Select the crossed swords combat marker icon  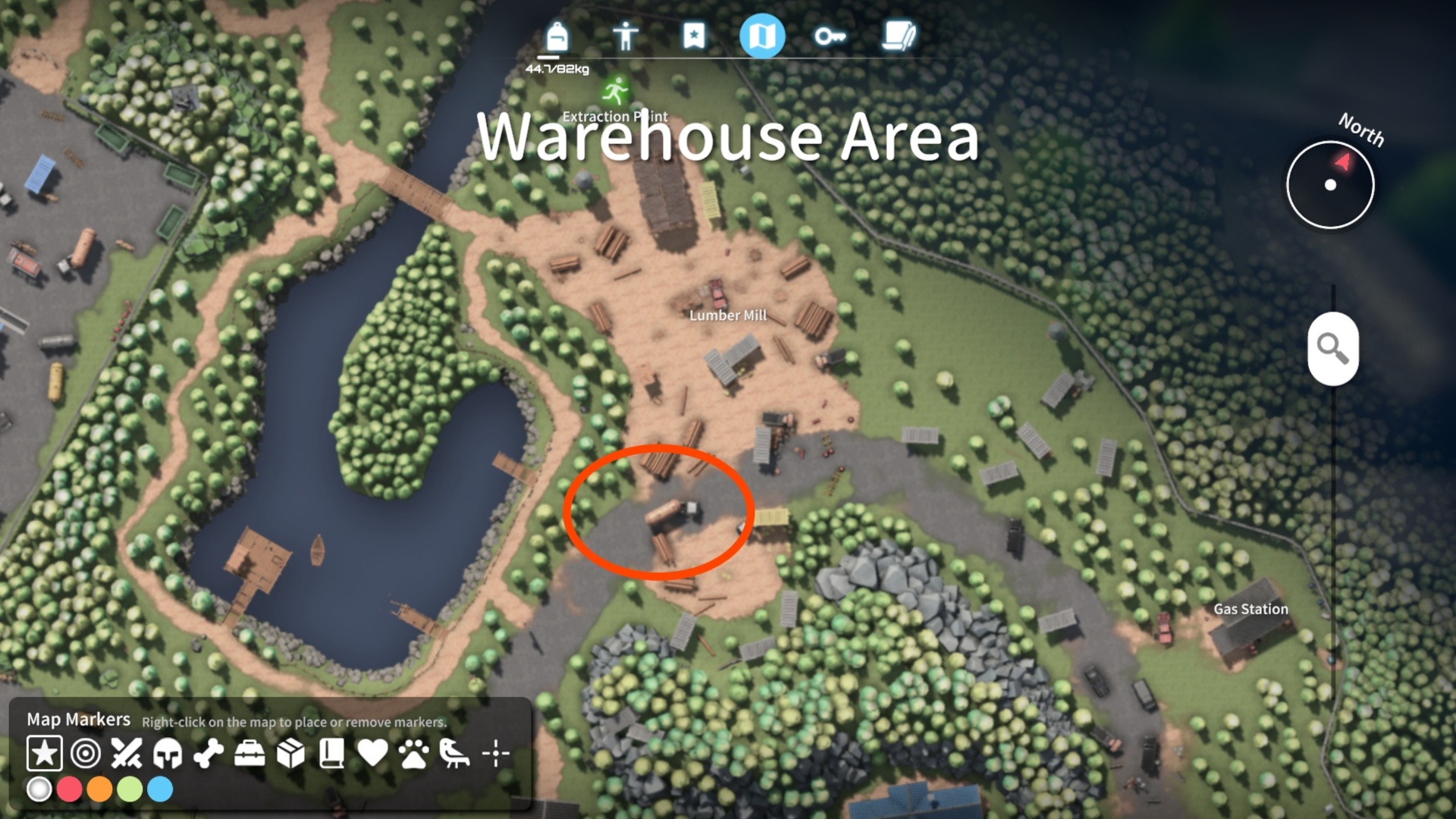127,754
